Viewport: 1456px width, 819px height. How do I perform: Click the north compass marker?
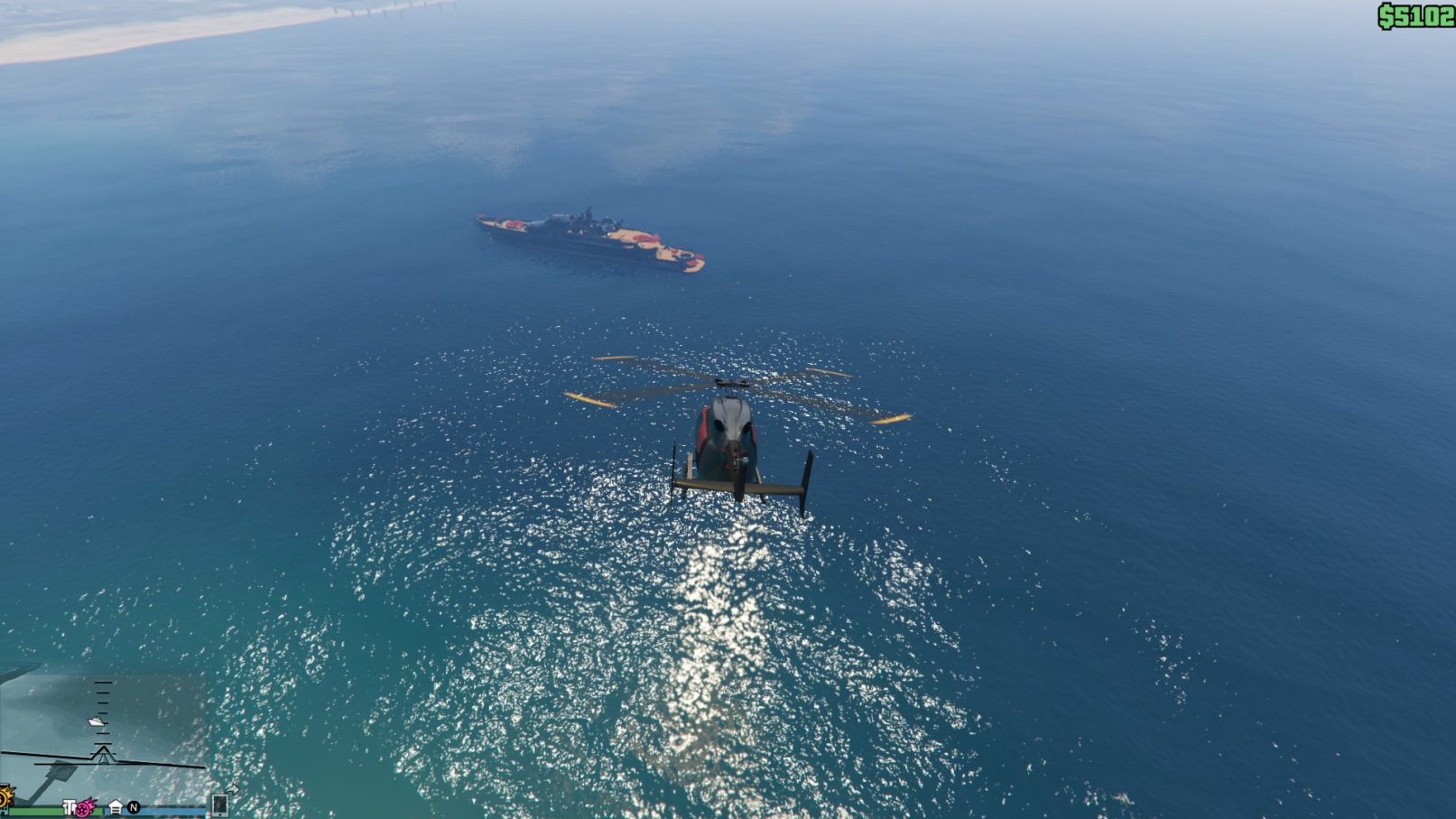134,807
